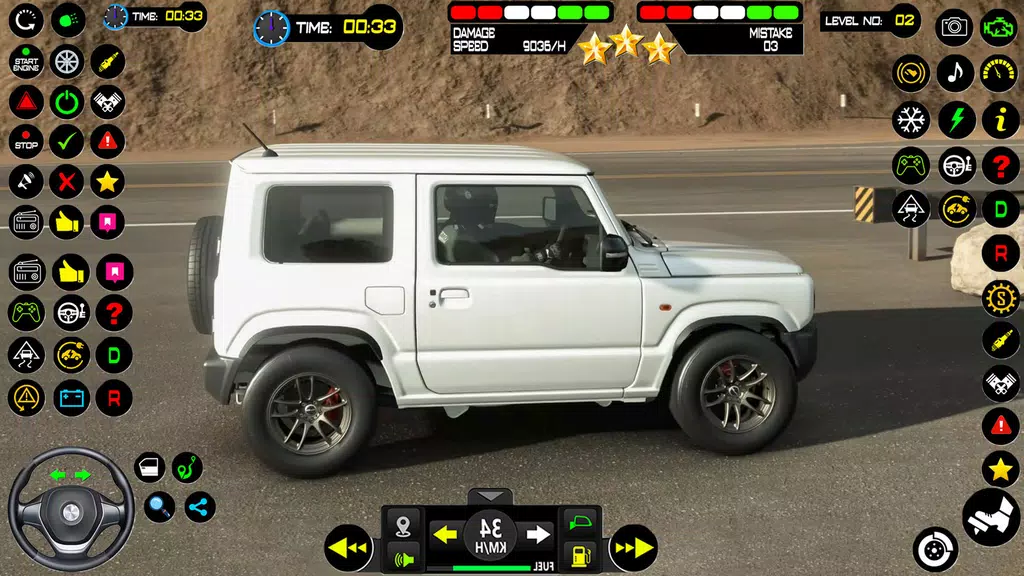The width and height of the screenshot is (1024, 576).
Task: Tap the blue share icon
Action: point(199,507)
